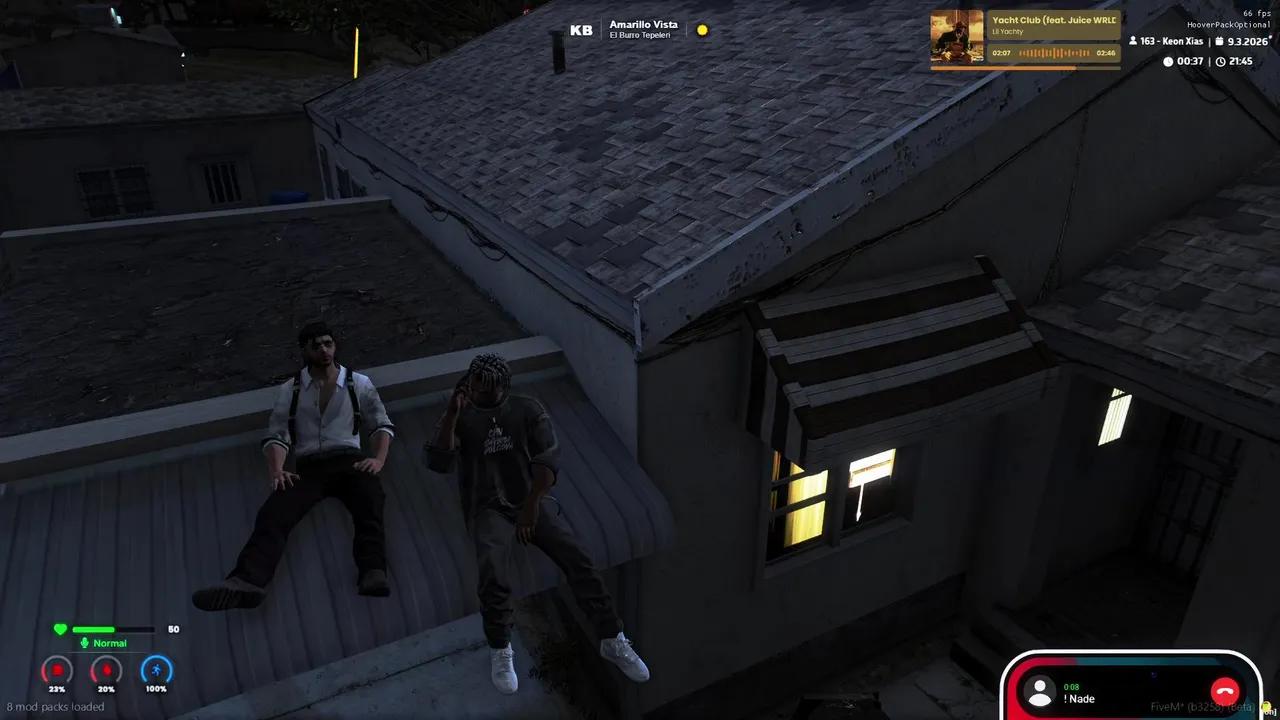Click the green heart health icon
Image resolution: width=1280 pixels, height=720 pixels.
point(60,629)
